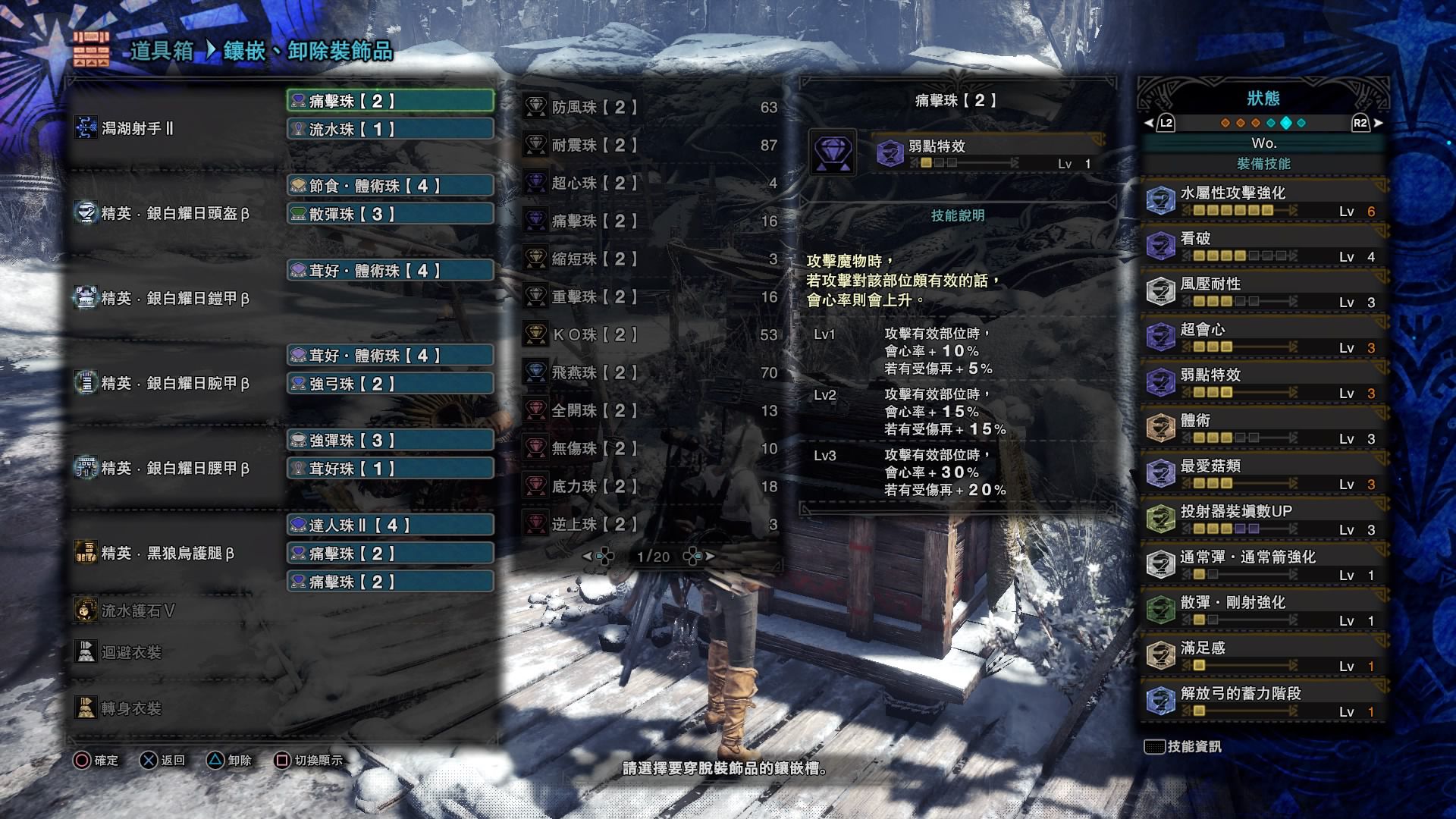Screen dimensions: 1456x819
Task: Pick the 強弓珠【2】 slot
Action: coord(390,384)
